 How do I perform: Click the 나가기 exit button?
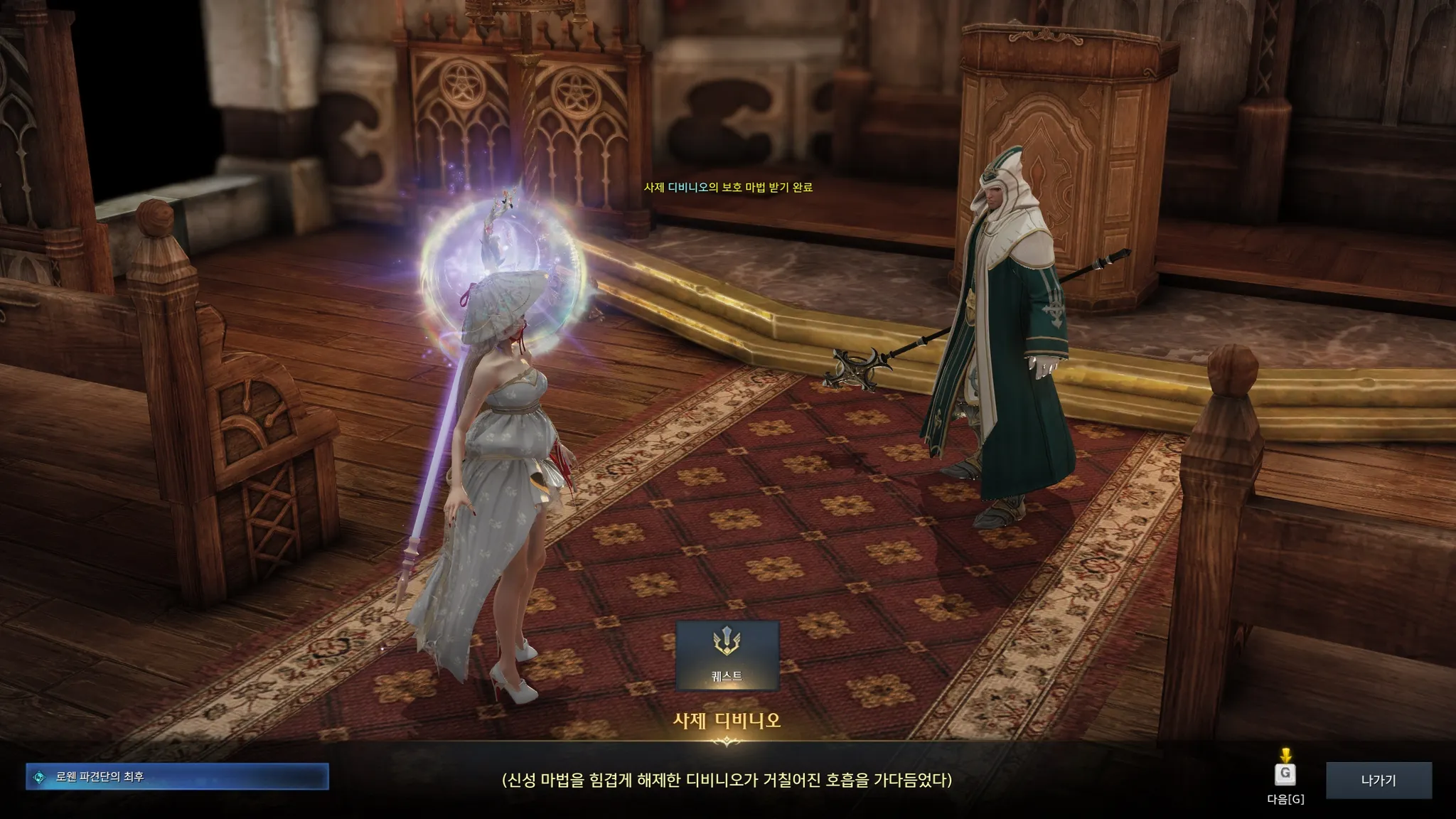coord(1378,780)
